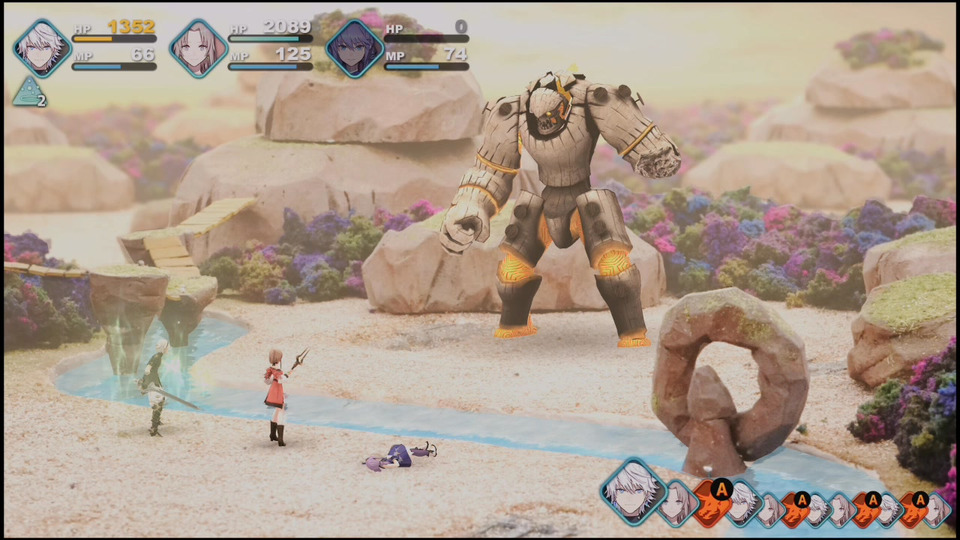960x540 pixels.
Task: Select the large active-turn portrait in turn order
Action: pyautogui.click(x=632, y=492)
